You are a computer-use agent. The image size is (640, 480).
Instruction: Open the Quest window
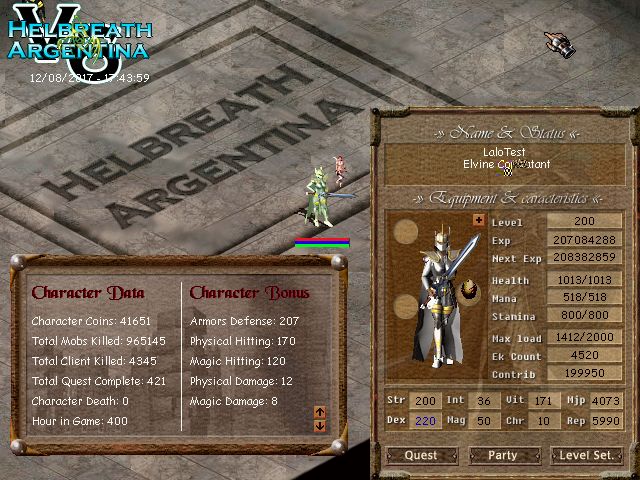pyautogui.click(x=421, y=455)
